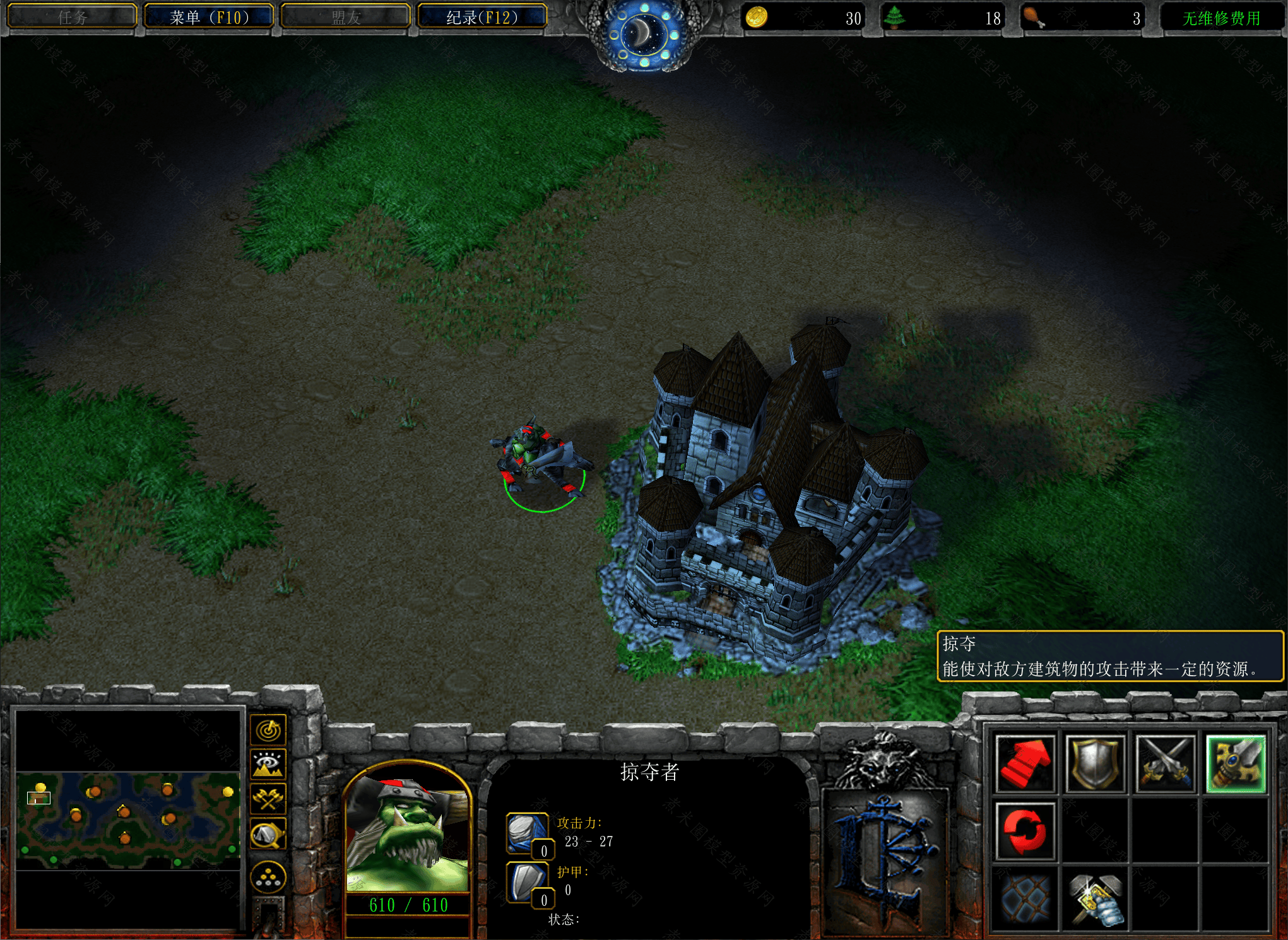Click the hammer and gauntlet ability icon

pyautogui.click(x=1097, y=898)
